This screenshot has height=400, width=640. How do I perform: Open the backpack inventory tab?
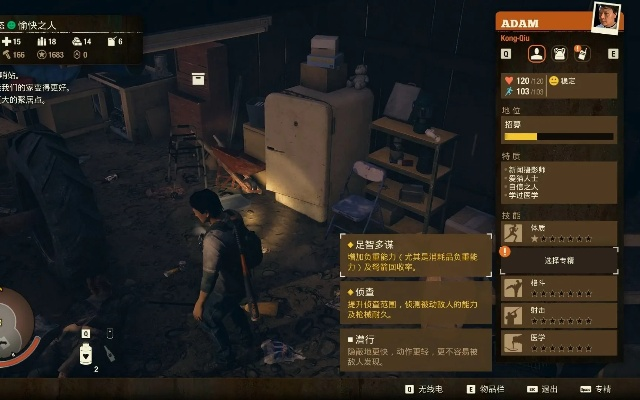pos(559,54)
